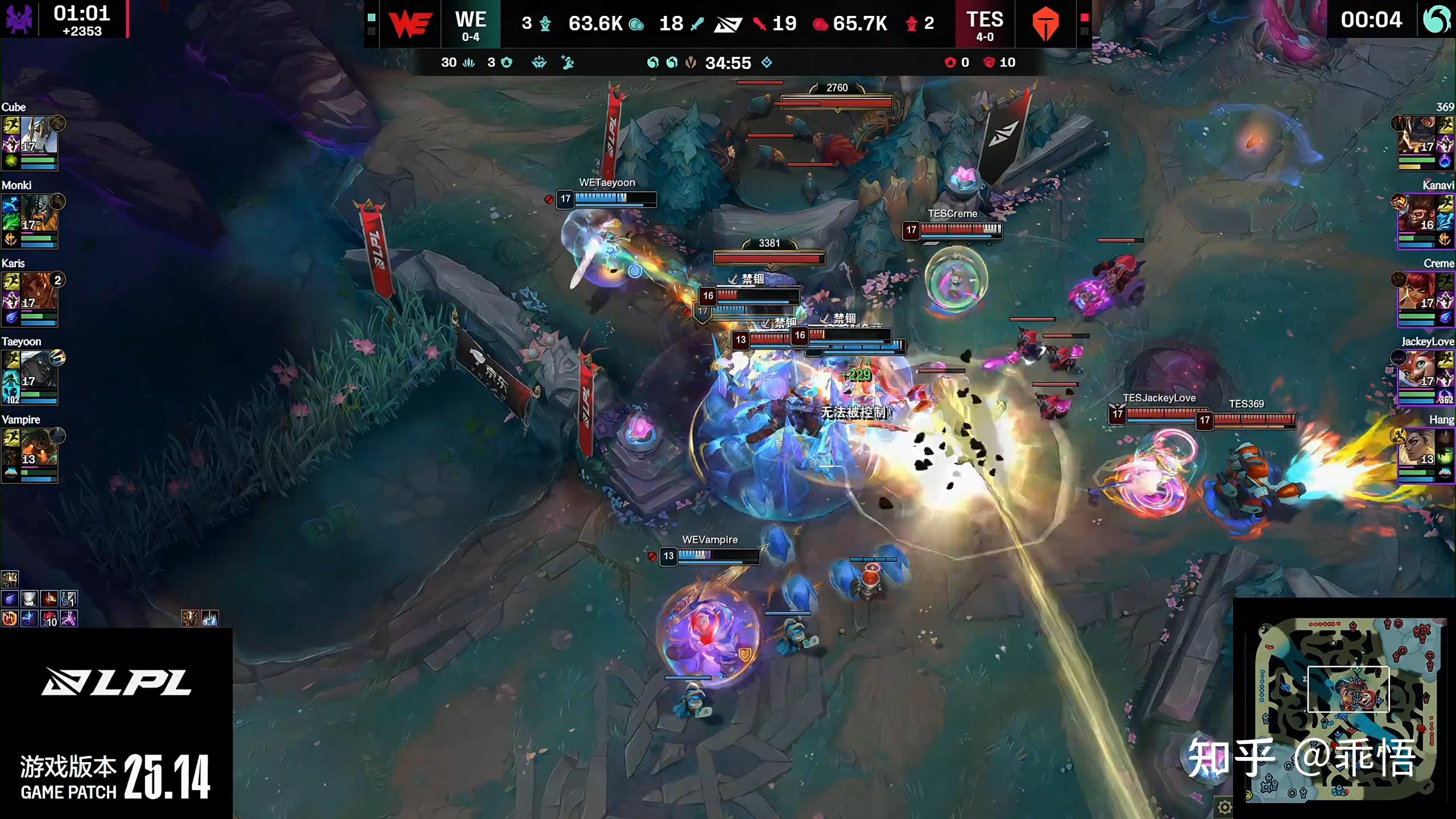Select Cube's champion portrait
This screenshot has height=819, width=1456.
pyautogui.click(x=39, y=135)
